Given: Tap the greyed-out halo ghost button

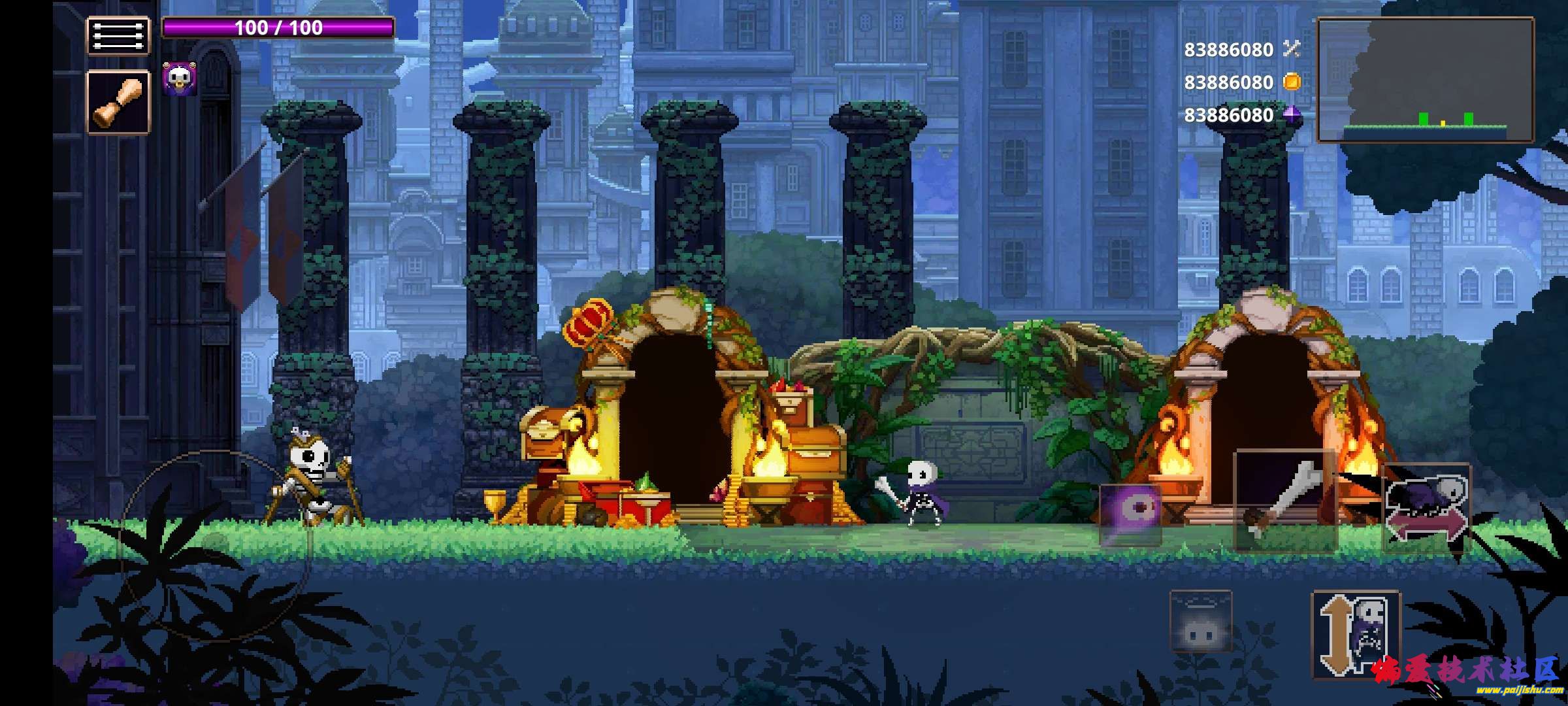Looking at the screenshot, I should click(1200, 620).
